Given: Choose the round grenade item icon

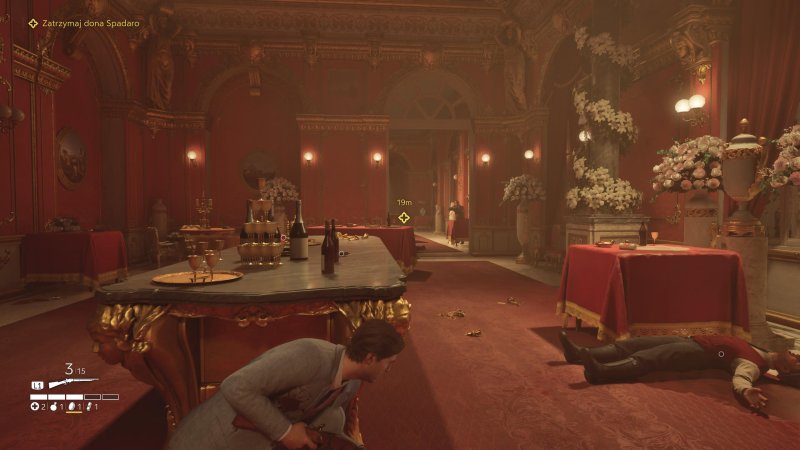Looking at the screenshot, I should tap(52, 407).
